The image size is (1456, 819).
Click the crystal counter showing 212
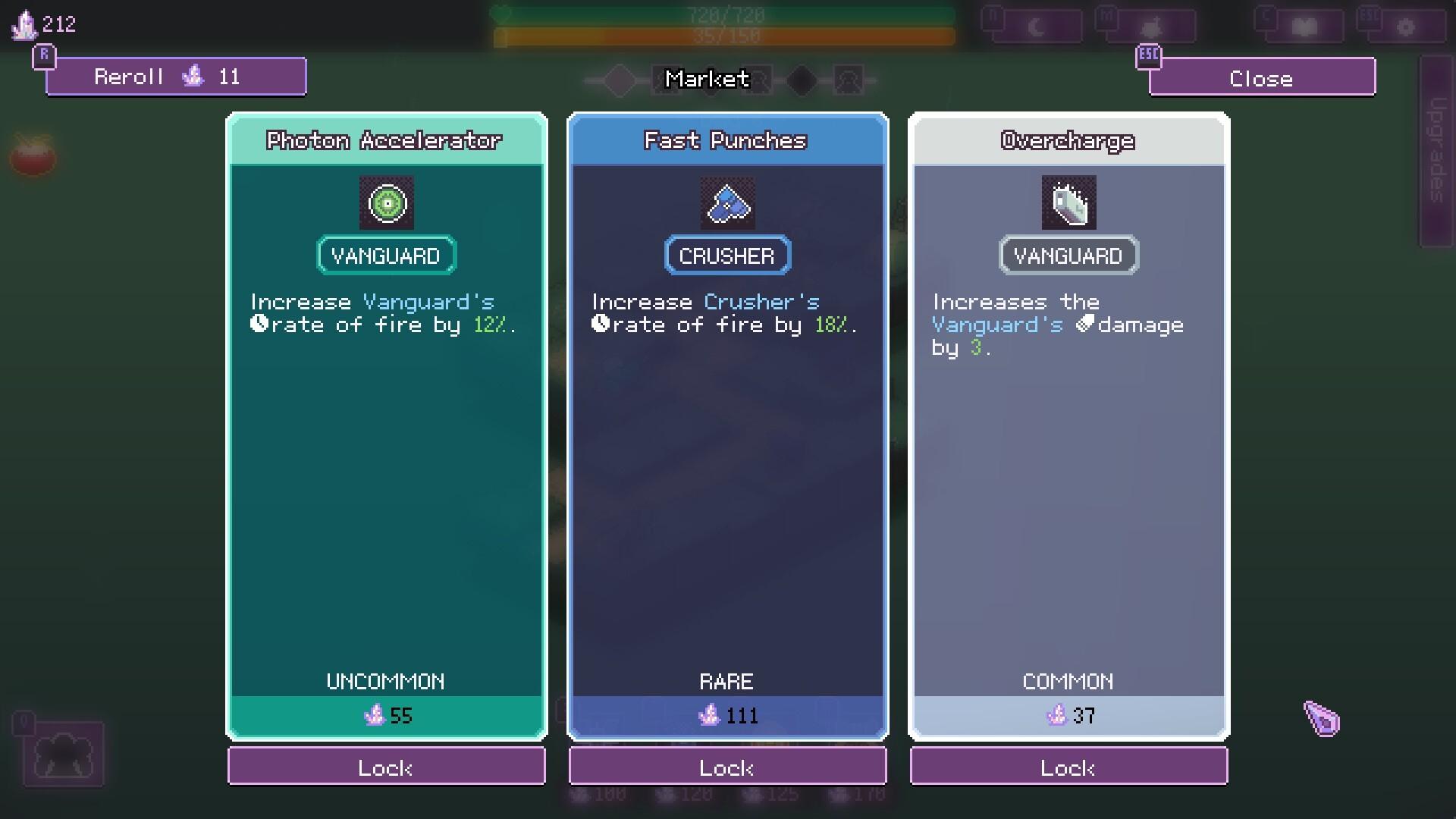click(42, 23)
